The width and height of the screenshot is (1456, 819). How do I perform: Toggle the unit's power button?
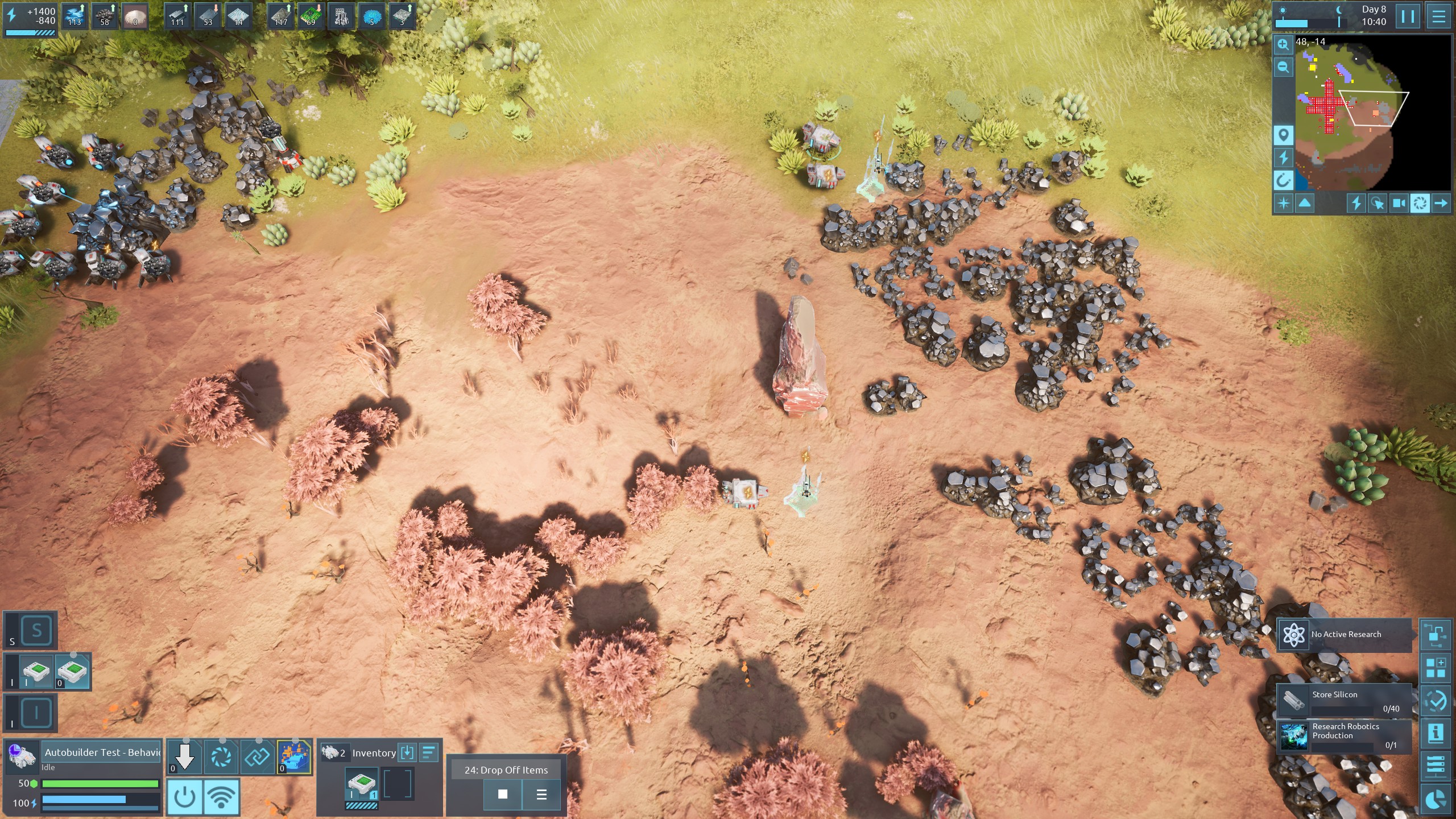[x=184, y=797]
